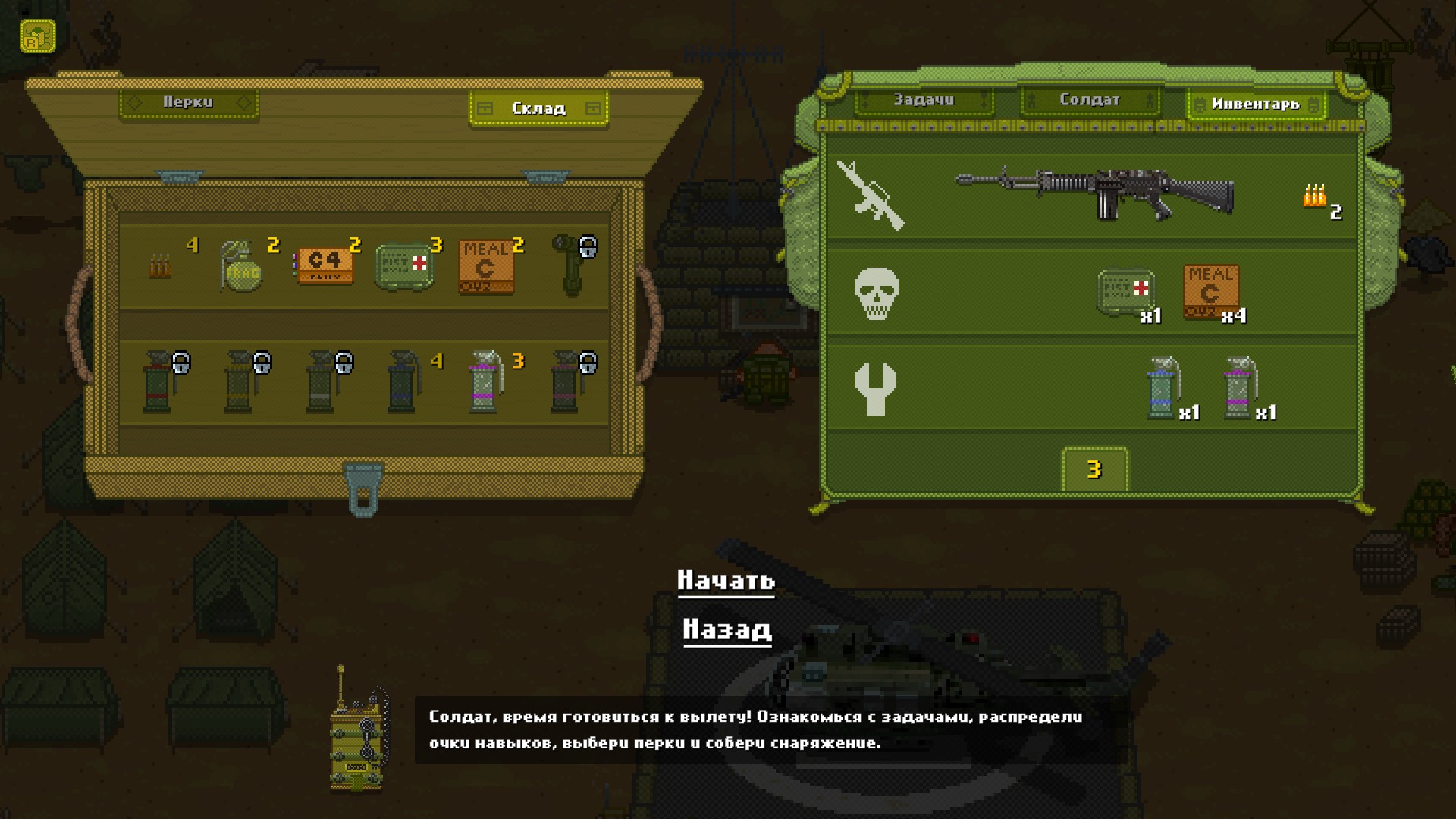Screen dimensions: 1456x819
Task: Take the purple-band grenade from storage
Action: (x=485, y=381)
